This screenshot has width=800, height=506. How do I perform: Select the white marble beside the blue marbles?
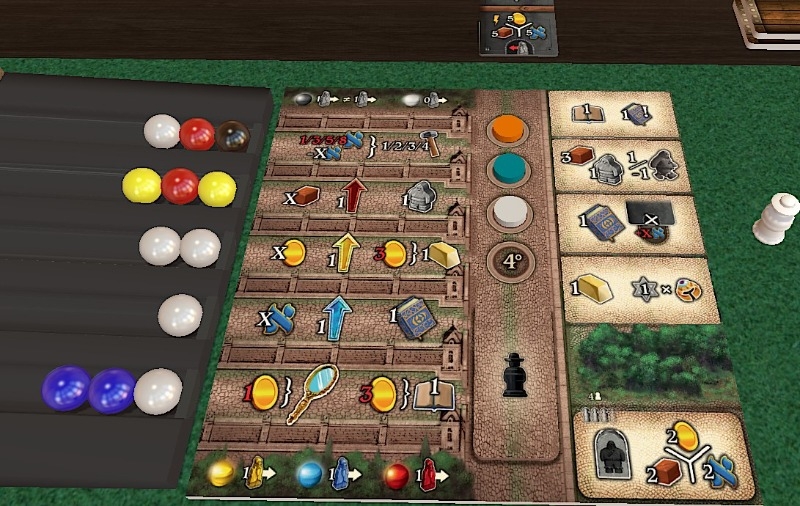point(158,390)
